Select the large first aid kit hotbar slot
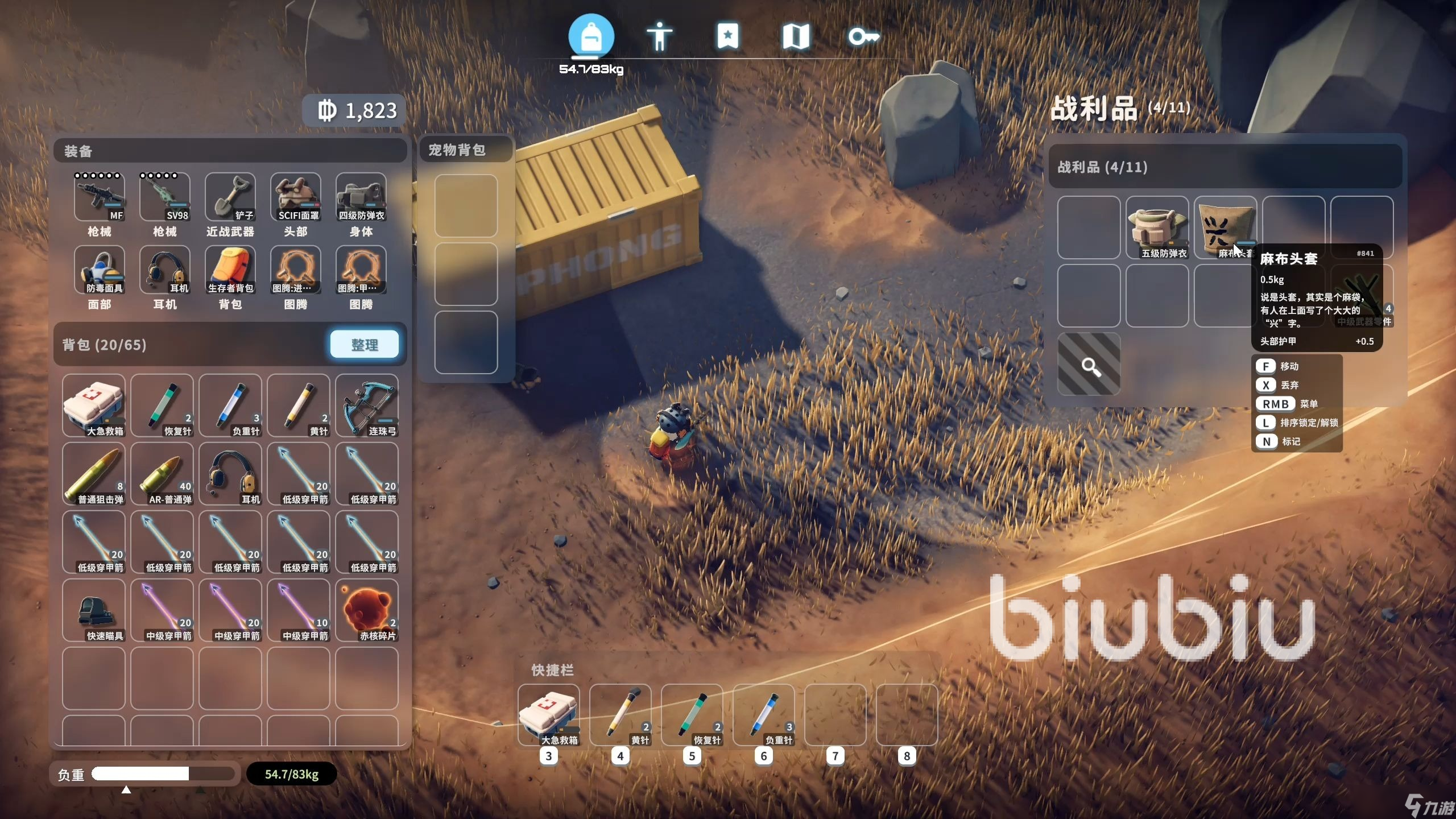Viewport: 1456px width, 819px height. (x=549, y=714)
